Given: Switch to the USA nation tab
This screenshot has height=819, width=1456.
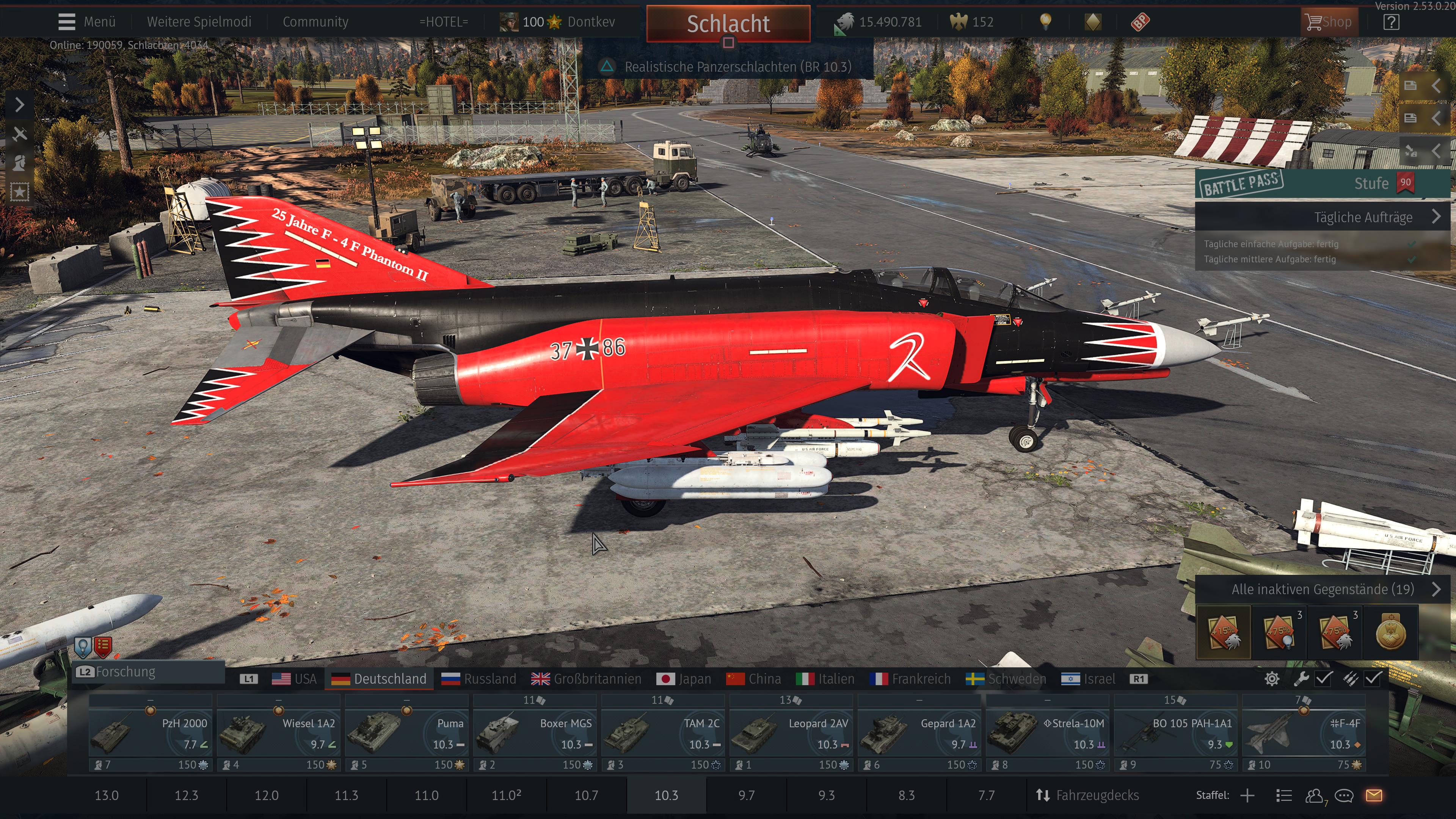Looking at the screenshot, I should tap(295, 679).
